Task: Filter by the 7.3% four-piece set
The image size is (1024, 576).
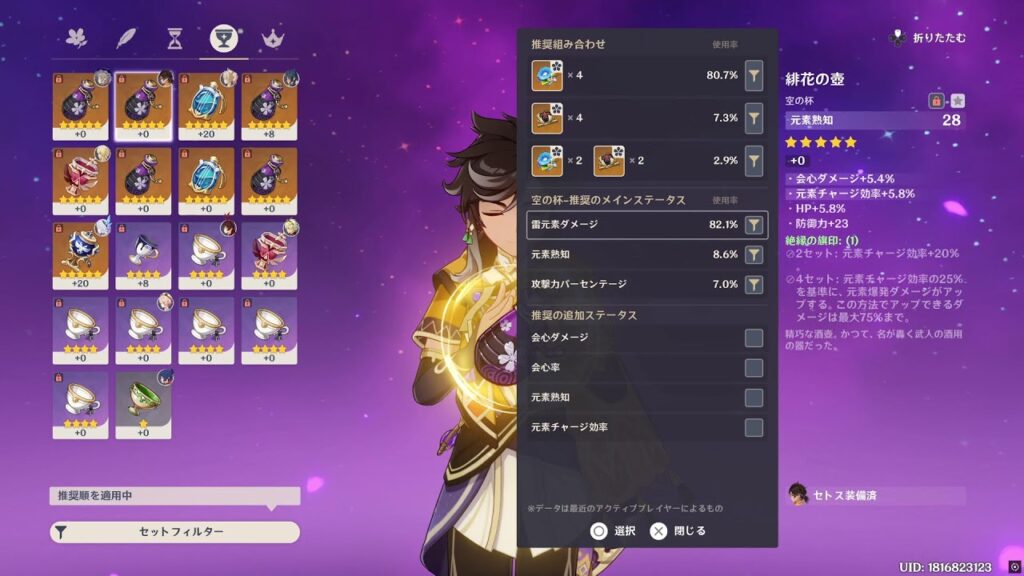Action: click(x=754, y=118)
